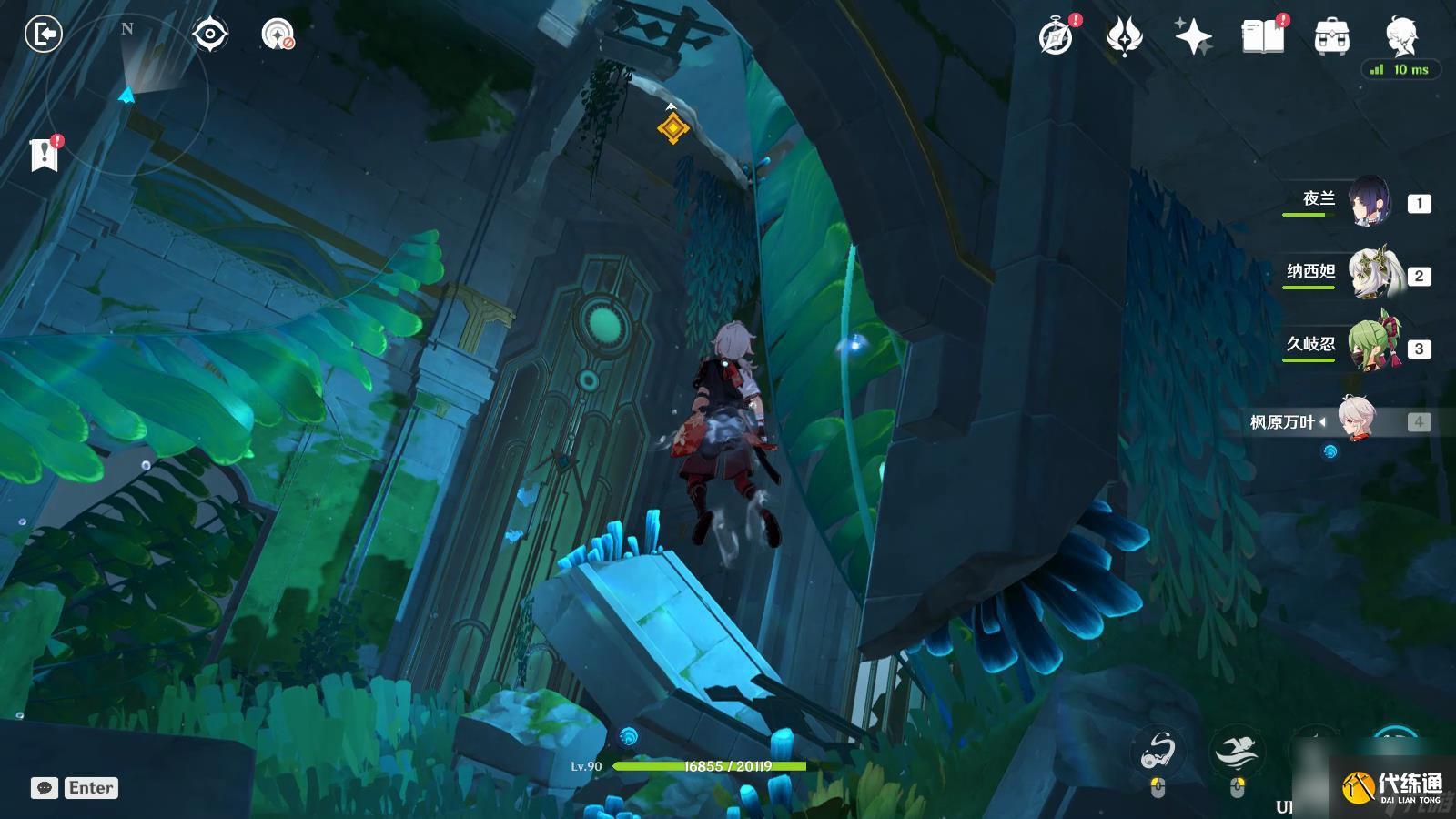The height and width of the screenshot is (819, 1456).
Task: Open the winged battle pass icon
Action: (x=1125, y=37)
